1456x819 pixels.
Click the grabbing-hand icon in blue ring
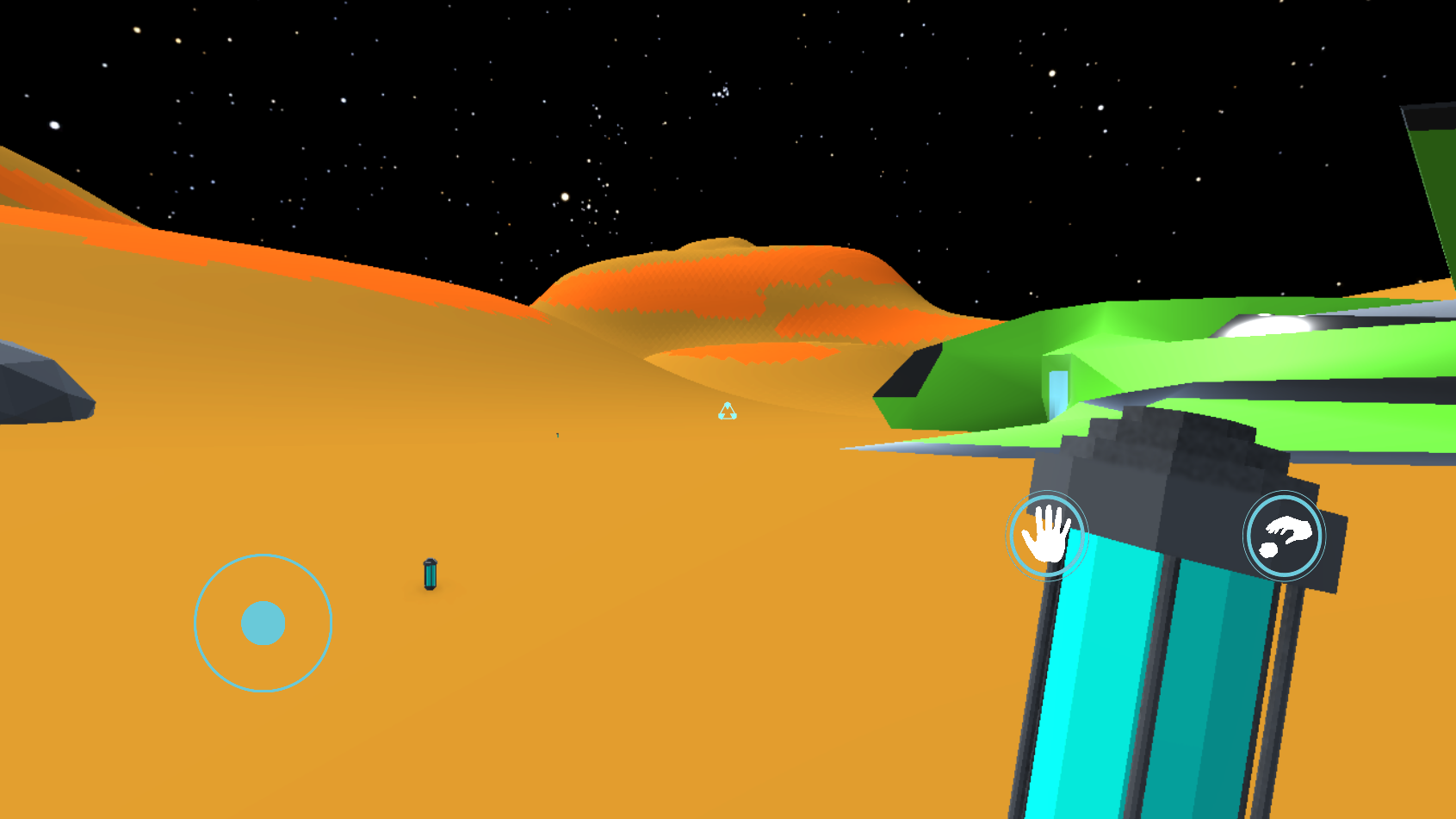[1284, 534]
